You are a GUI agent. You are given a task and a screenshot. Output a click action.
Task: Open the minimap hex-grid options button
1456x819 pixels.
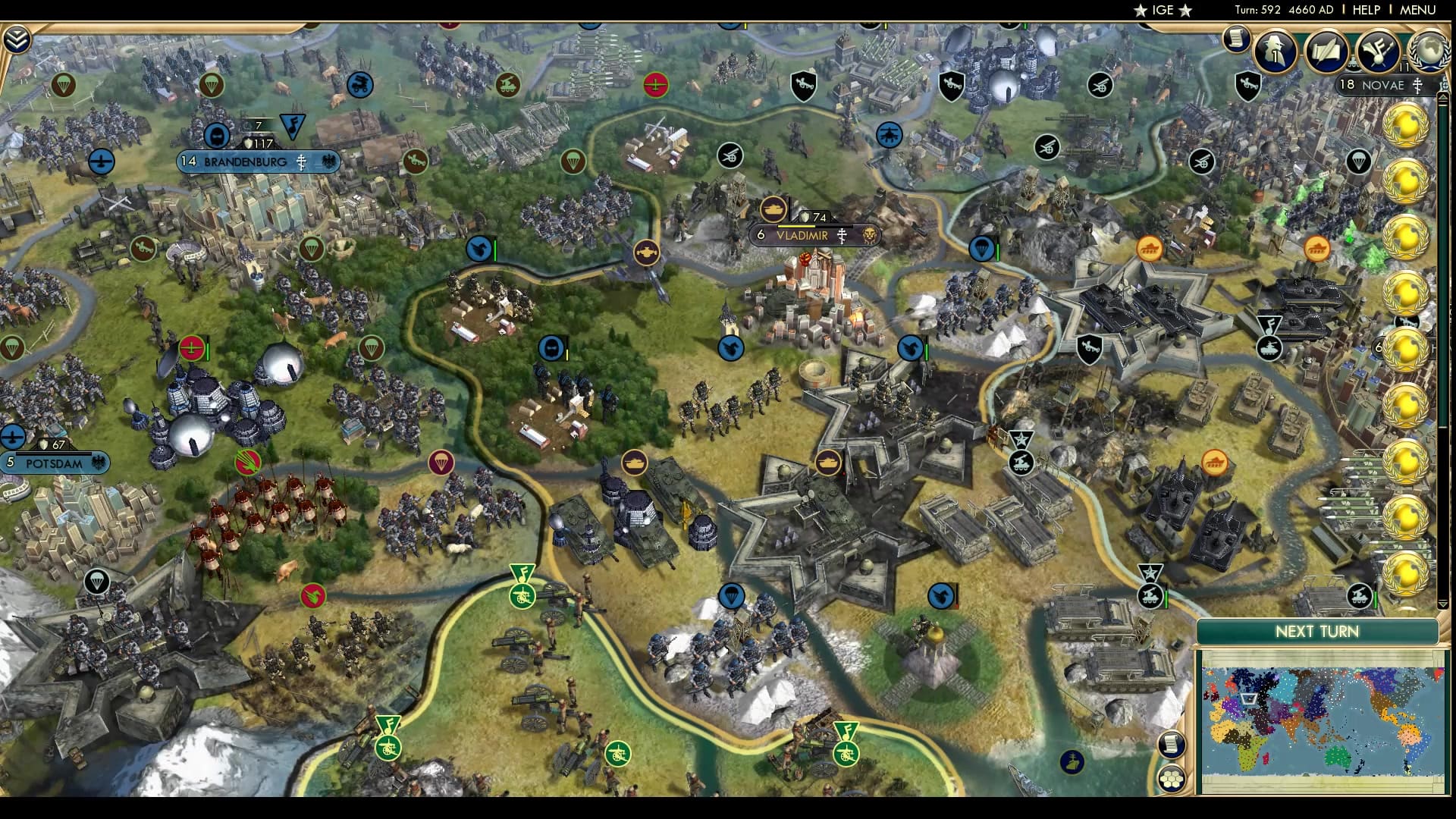coord(1172,779)
